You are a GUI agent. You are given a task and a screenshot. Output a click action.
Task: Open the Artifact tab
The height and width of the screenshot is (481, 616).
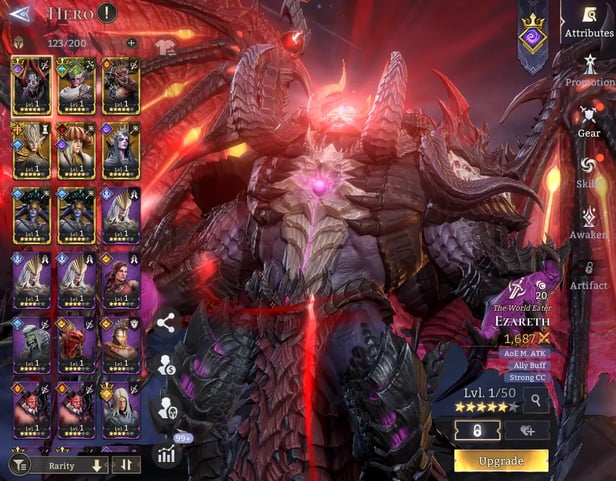589,272
